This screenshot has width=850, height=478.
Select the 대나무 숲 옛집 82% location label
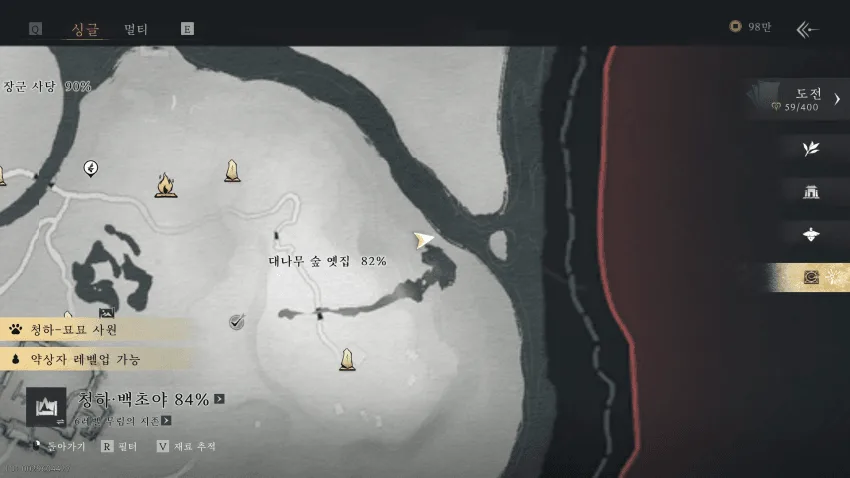click(327, 261)
